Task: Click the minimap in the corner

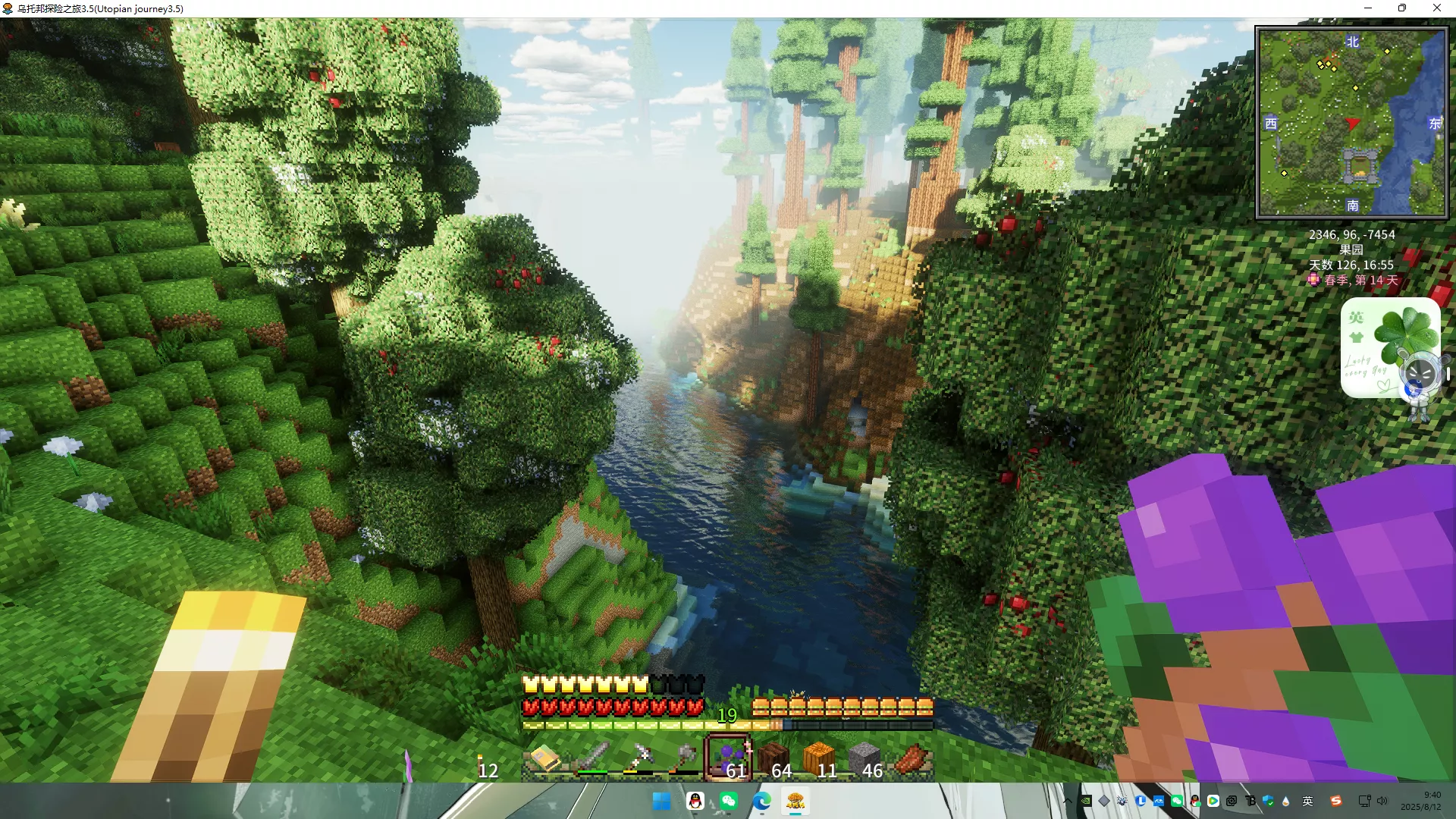Action: point(1351,123)
